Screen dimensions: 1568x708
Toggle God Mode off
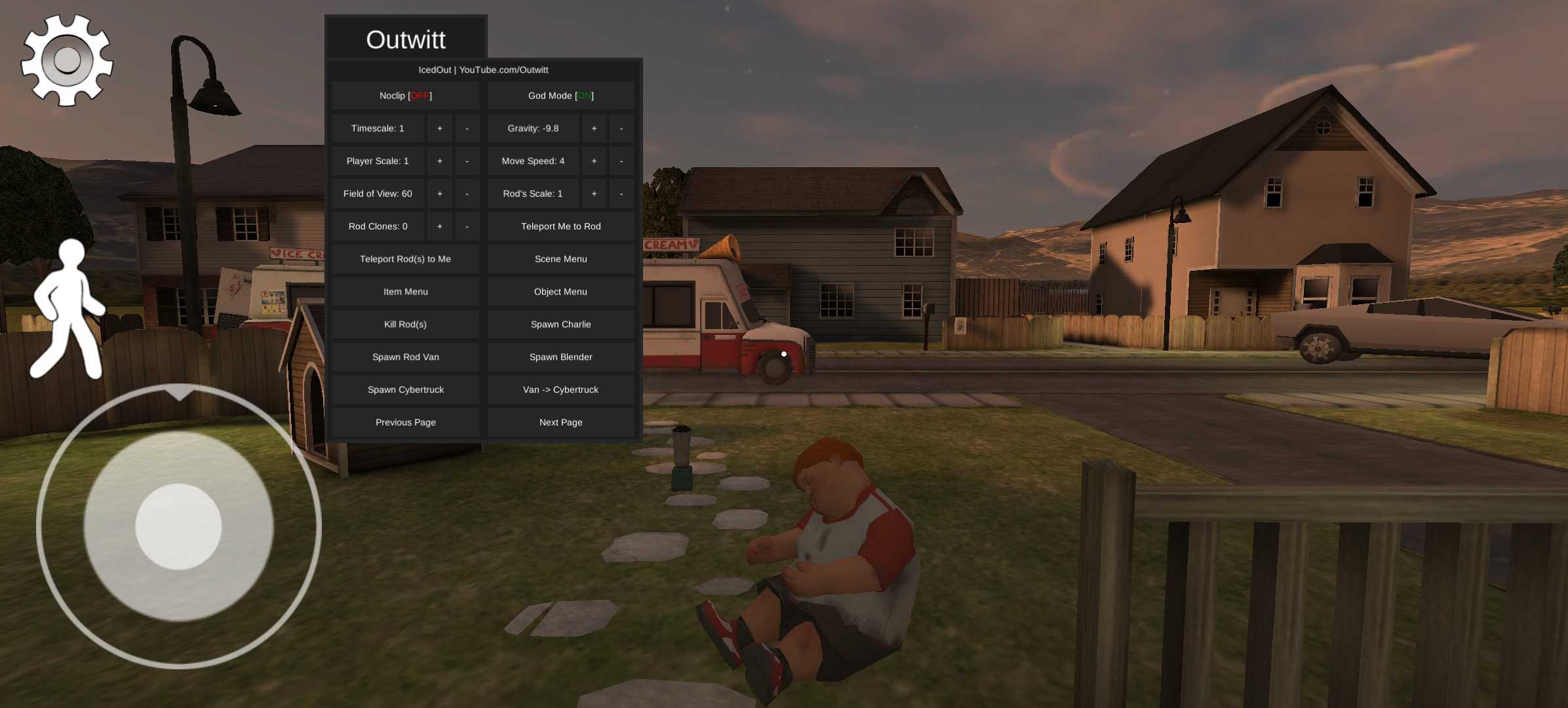pyautogui.click(x=560, y=96)
